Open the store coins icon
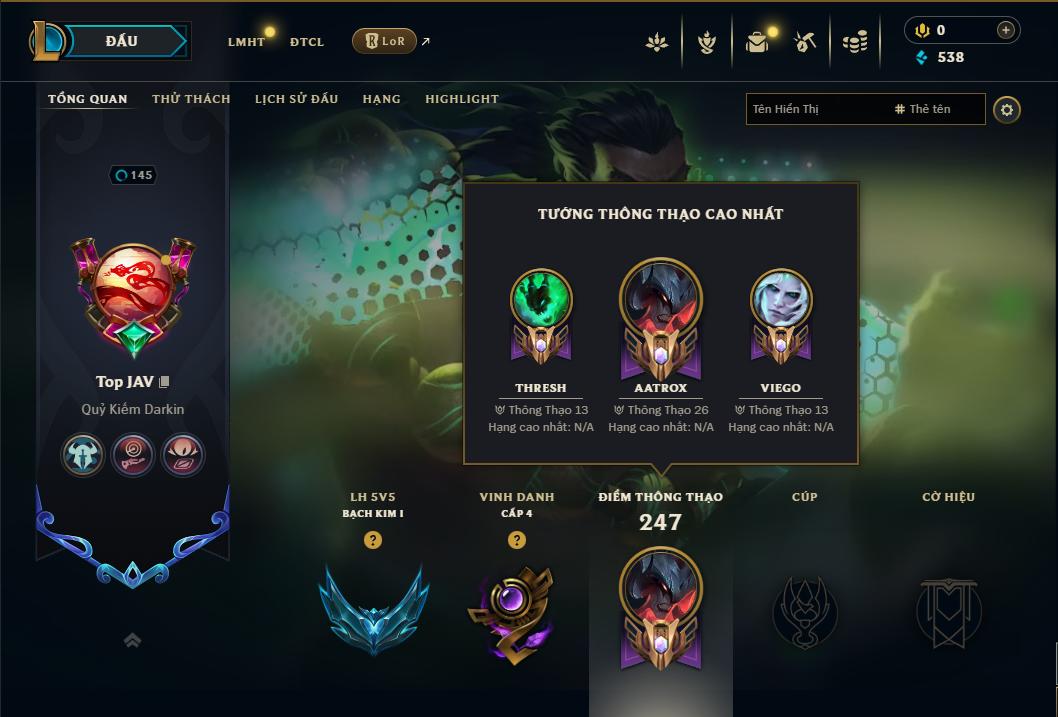 [854, 42]
